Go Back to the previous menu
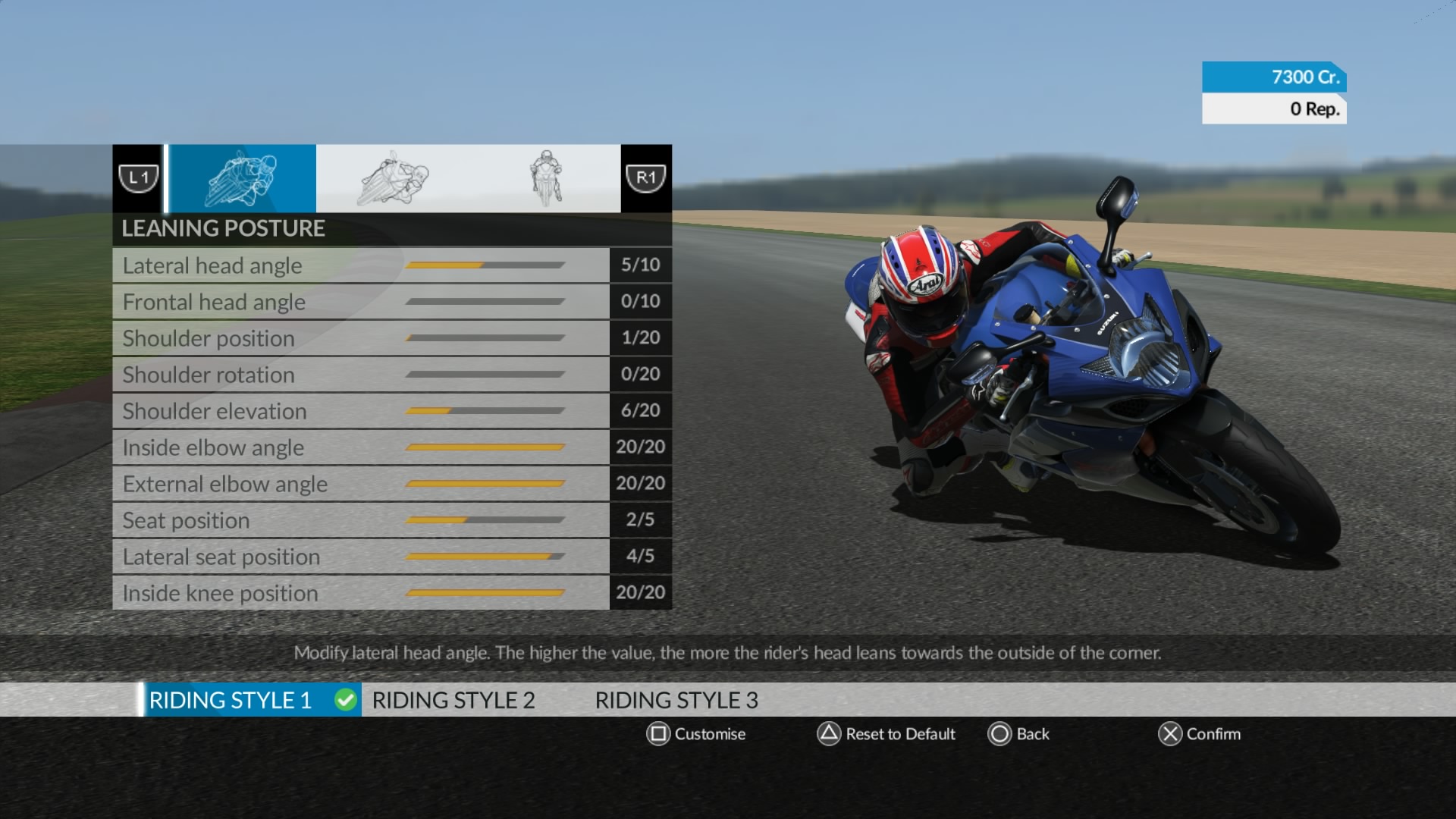Image resolution: width=1456 pixels, height=819 pixels. tap(1018, 734)
